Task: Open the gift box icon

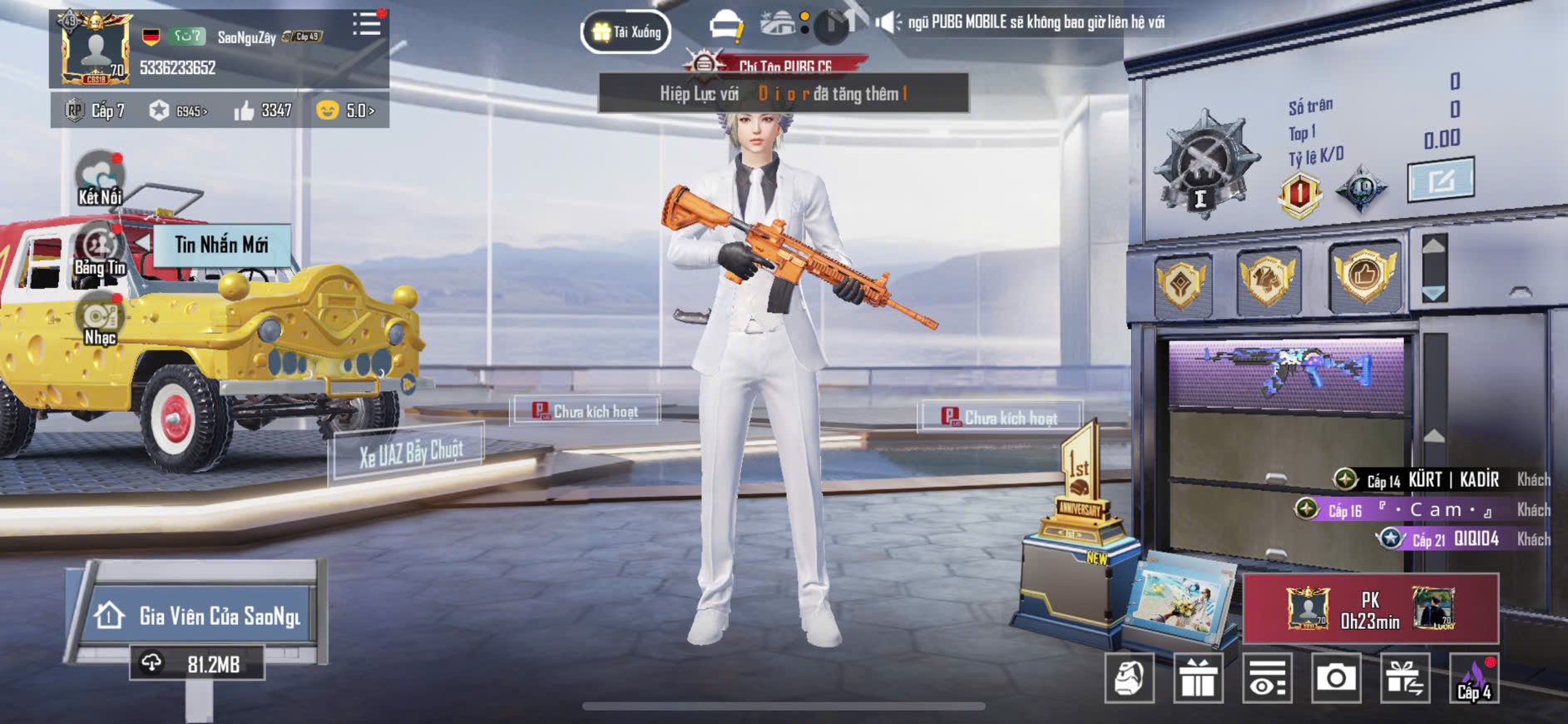Action: coord(1198,678)
